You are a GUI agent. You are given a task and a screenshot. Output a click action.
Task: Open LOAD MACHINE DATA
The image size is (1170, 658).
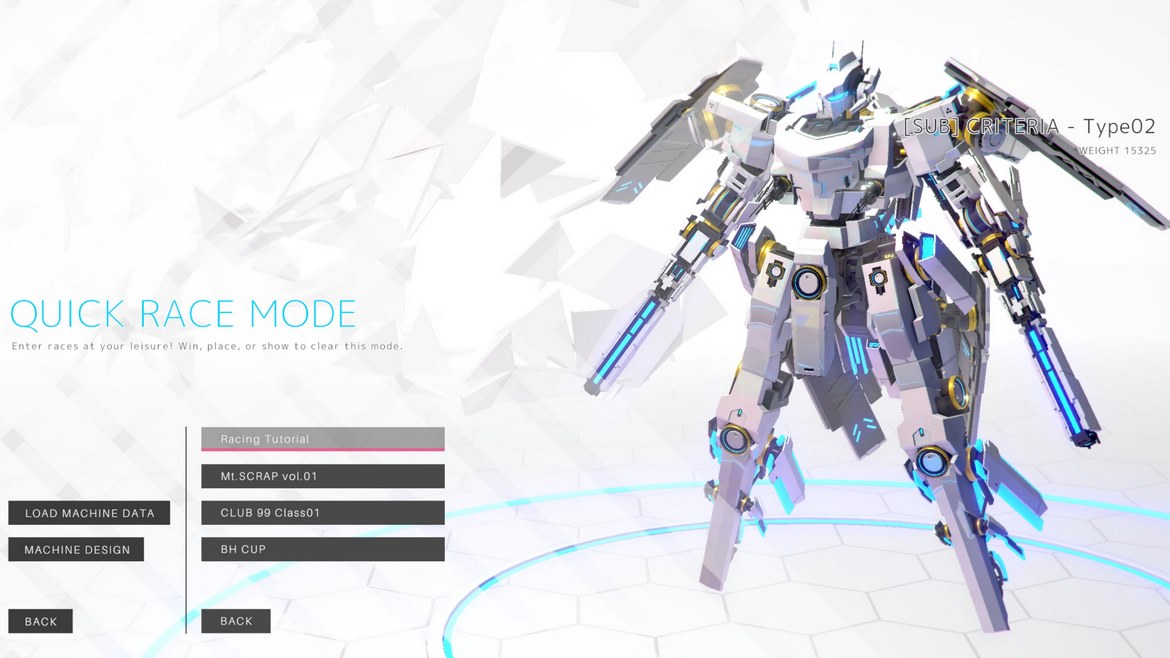point(89,513)
